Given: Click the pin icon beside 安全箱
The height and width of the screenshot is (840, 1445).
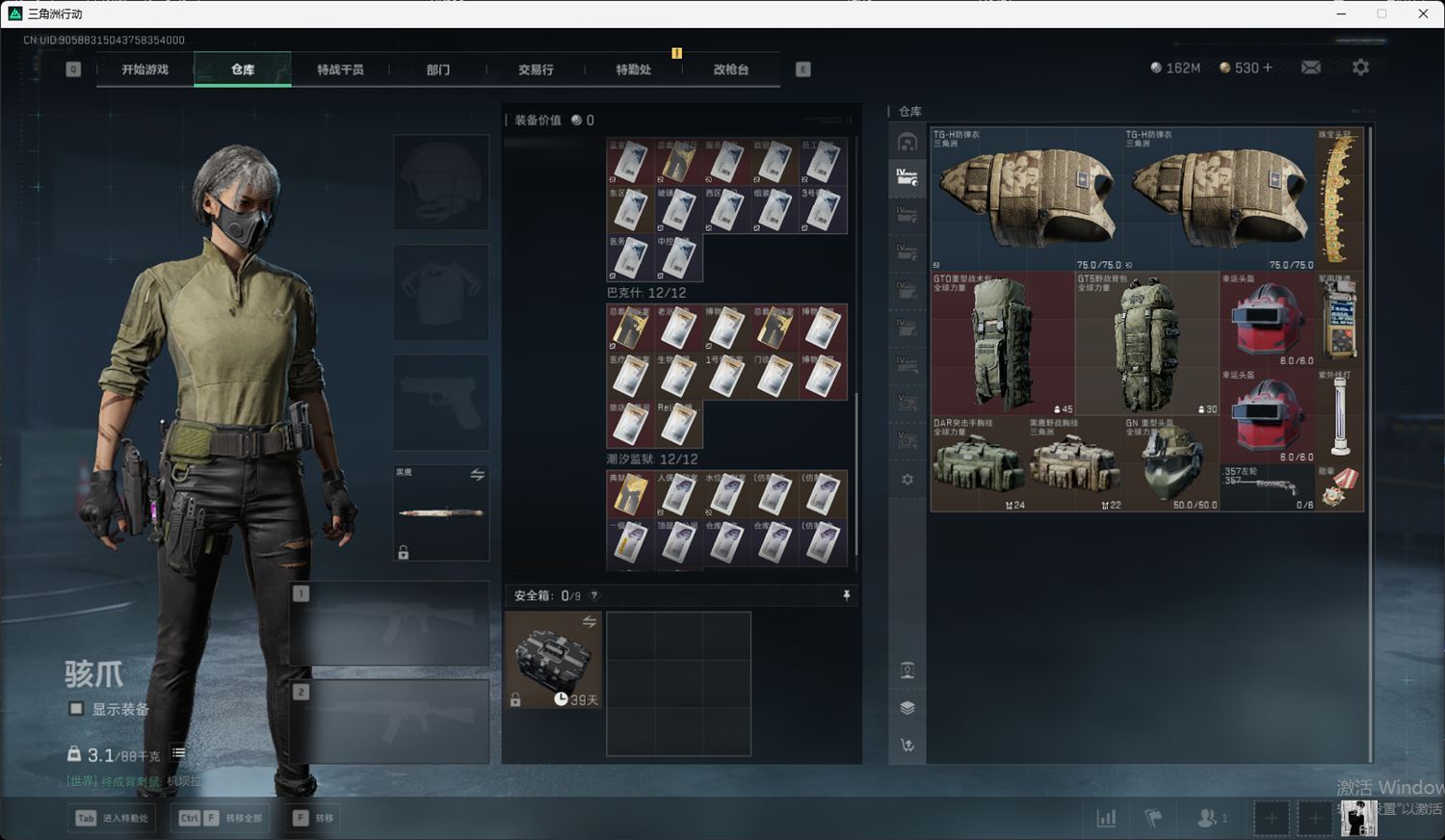Looking at the screenshot, I should [x=847, y=596].
